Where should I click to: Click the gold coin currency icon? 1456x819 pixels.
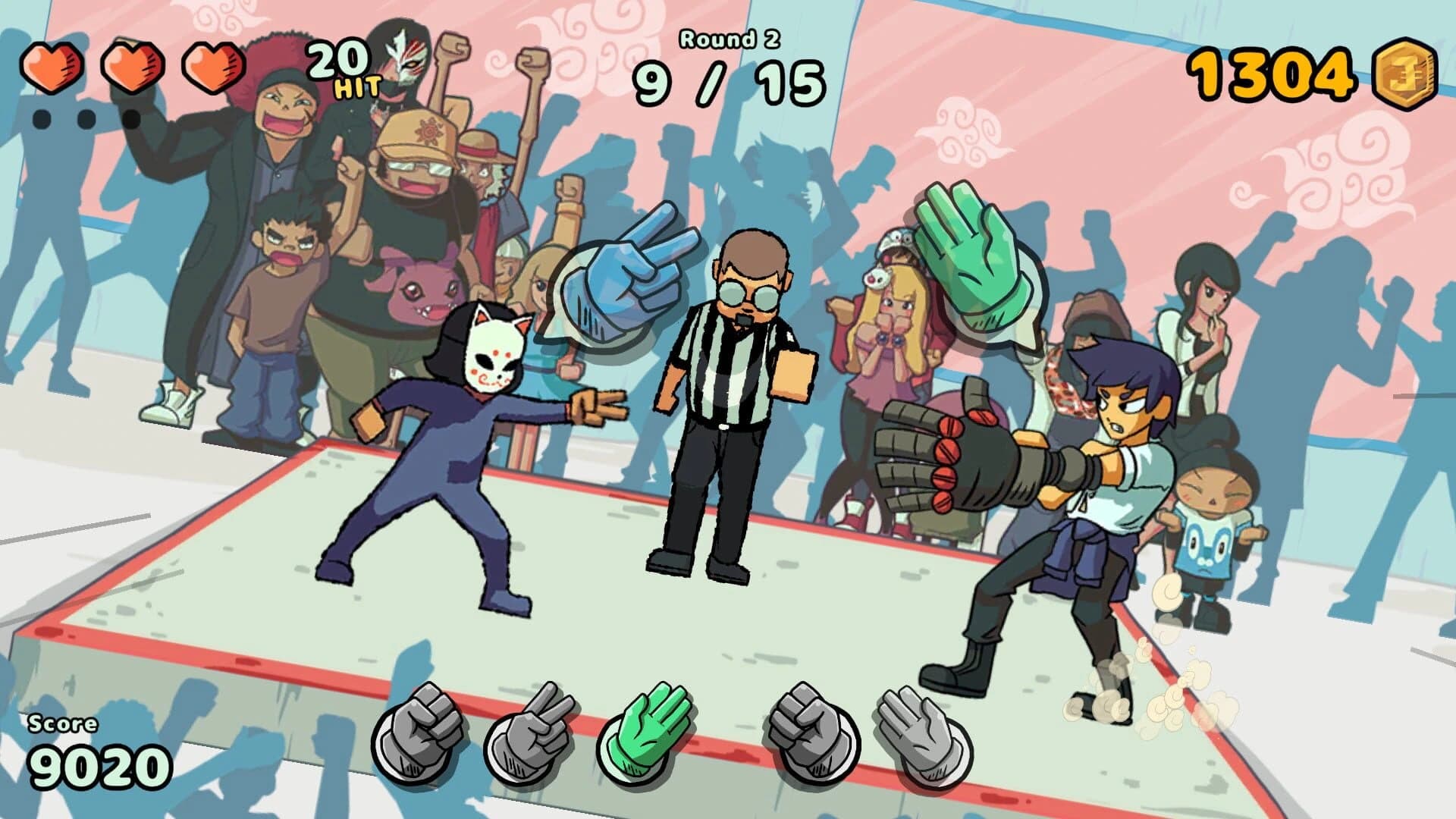point(1407,74)
